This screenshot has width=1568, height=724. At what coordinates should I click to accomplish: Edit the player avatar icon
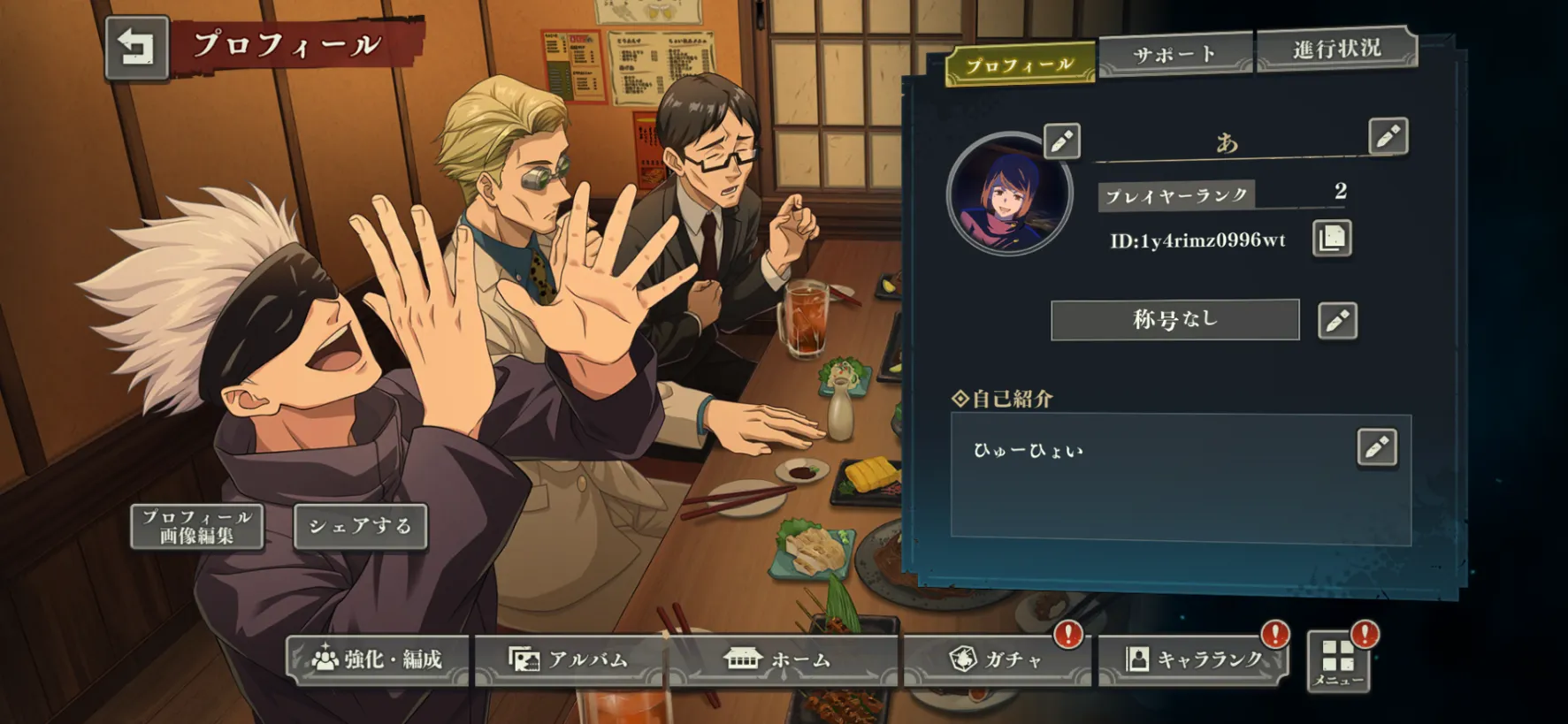pyautogui.click(x=1061, y=141)
